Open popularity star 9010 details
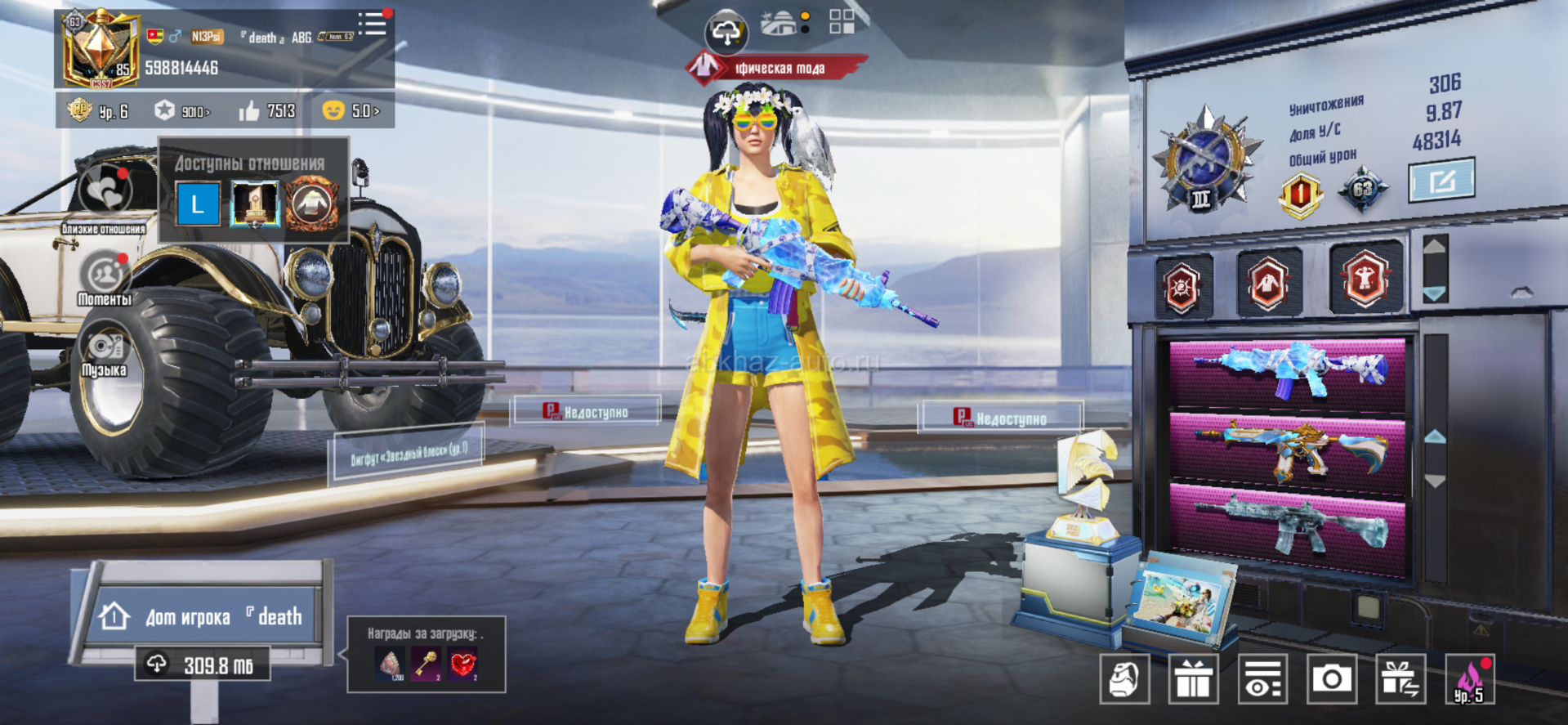The height and width of the screenshot is (725, 1568). [x=182, y=110]
